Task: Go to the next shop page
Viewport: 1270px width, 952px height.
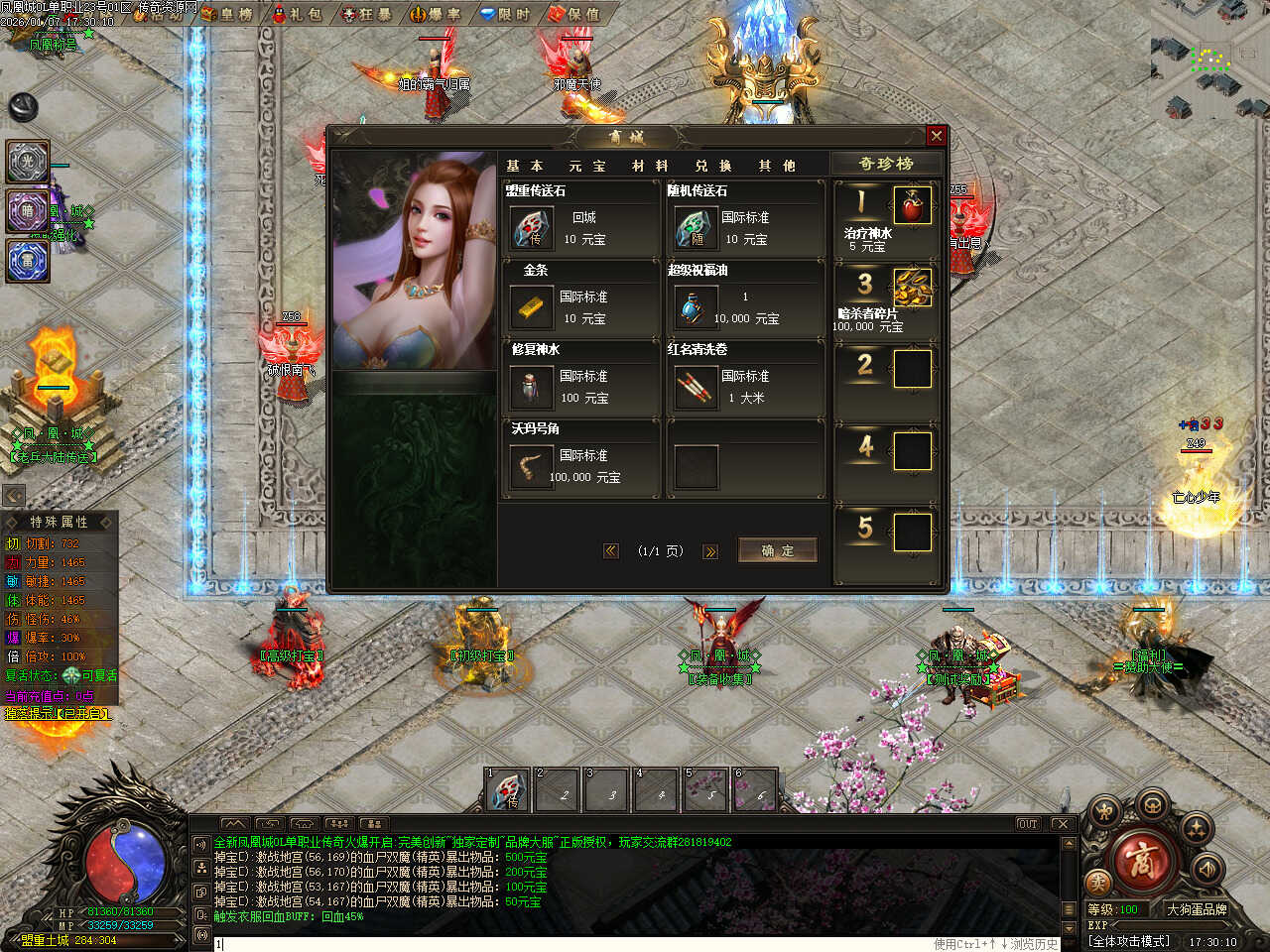Action: click(x=710, y=551)
